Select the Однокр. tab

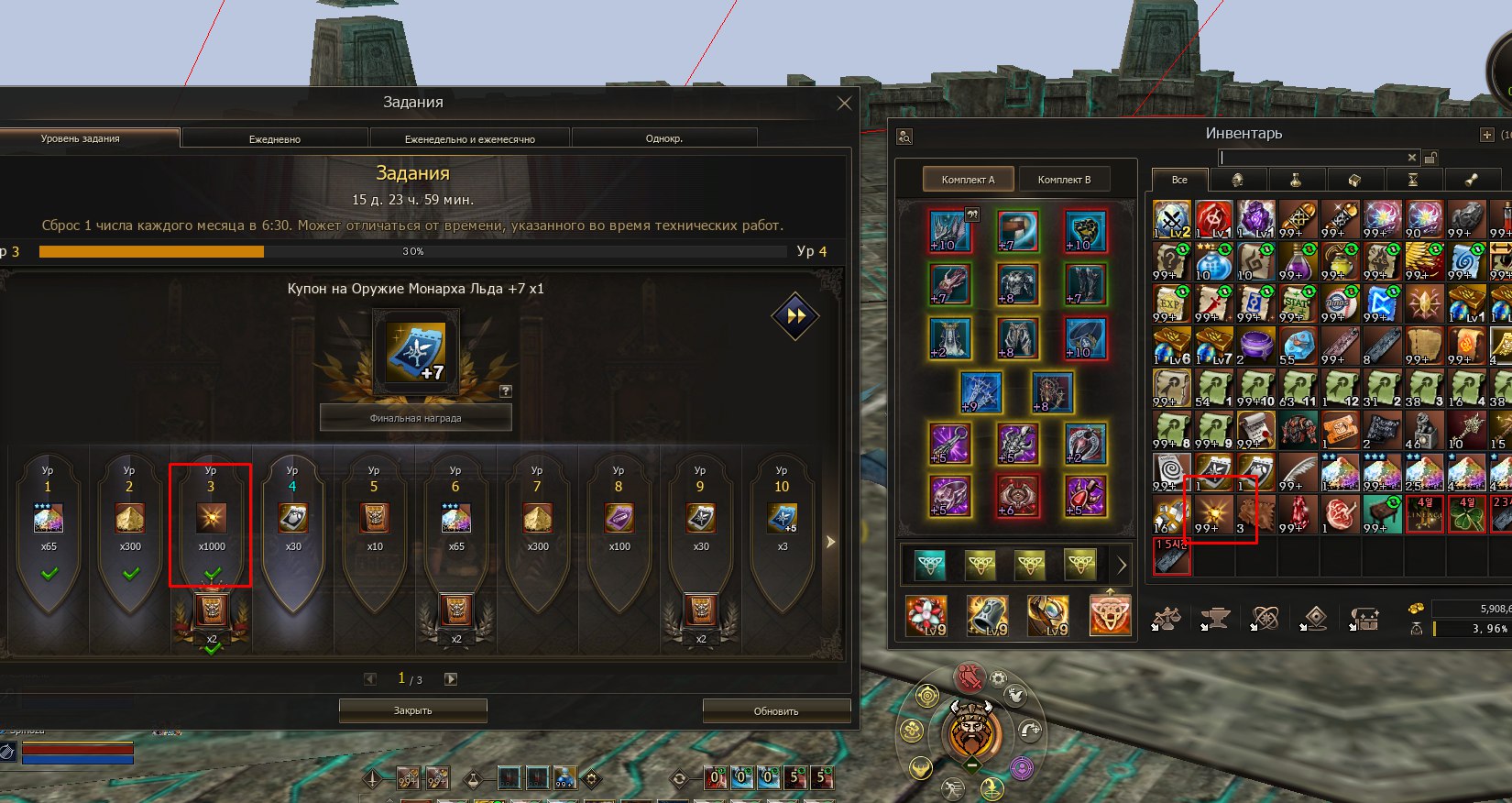pos(663,138)
